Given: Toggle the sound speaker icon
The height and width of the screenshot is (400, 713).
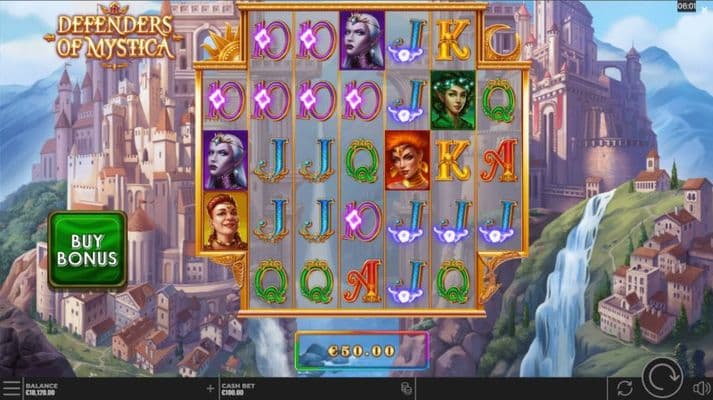Looking at the screenshot, I should click(x=701, y=387).
